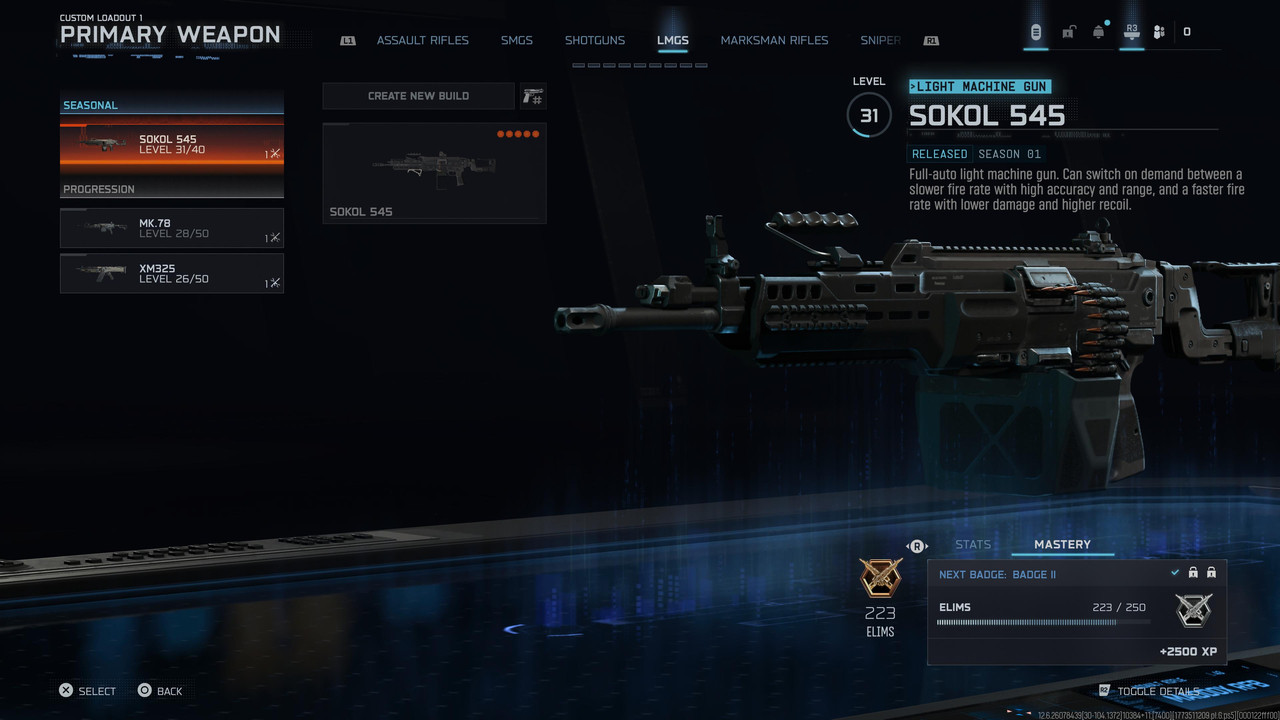Image resolution: width=1280 pixels, height=720 pixels.
Task: Open the notifications bell icon
Action: (x=1098, y=32)
